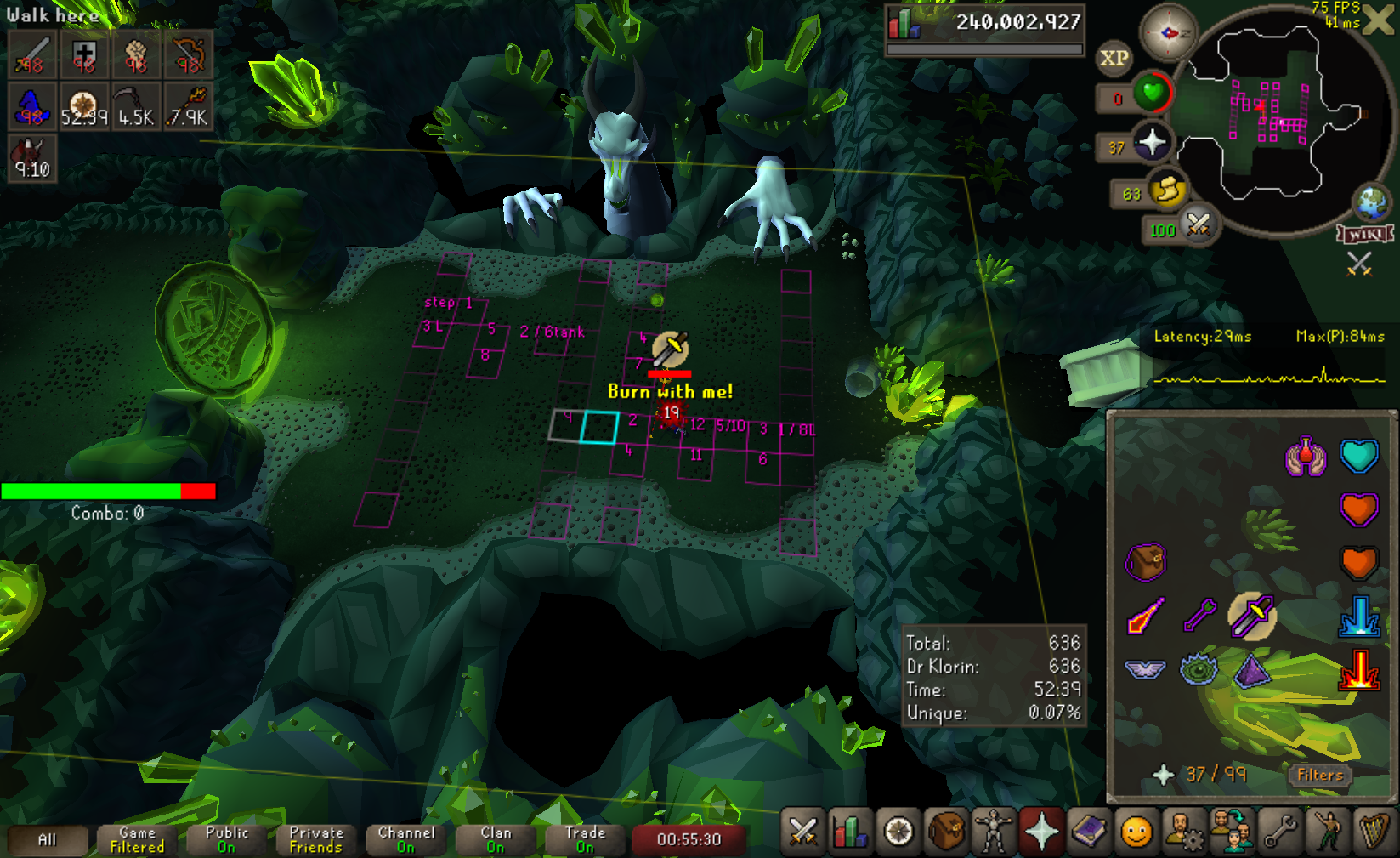This screenshot has height=858, width=1400.
Task: Toggle the active Protect from Melee prayer
Action: tap(1252, 616)
